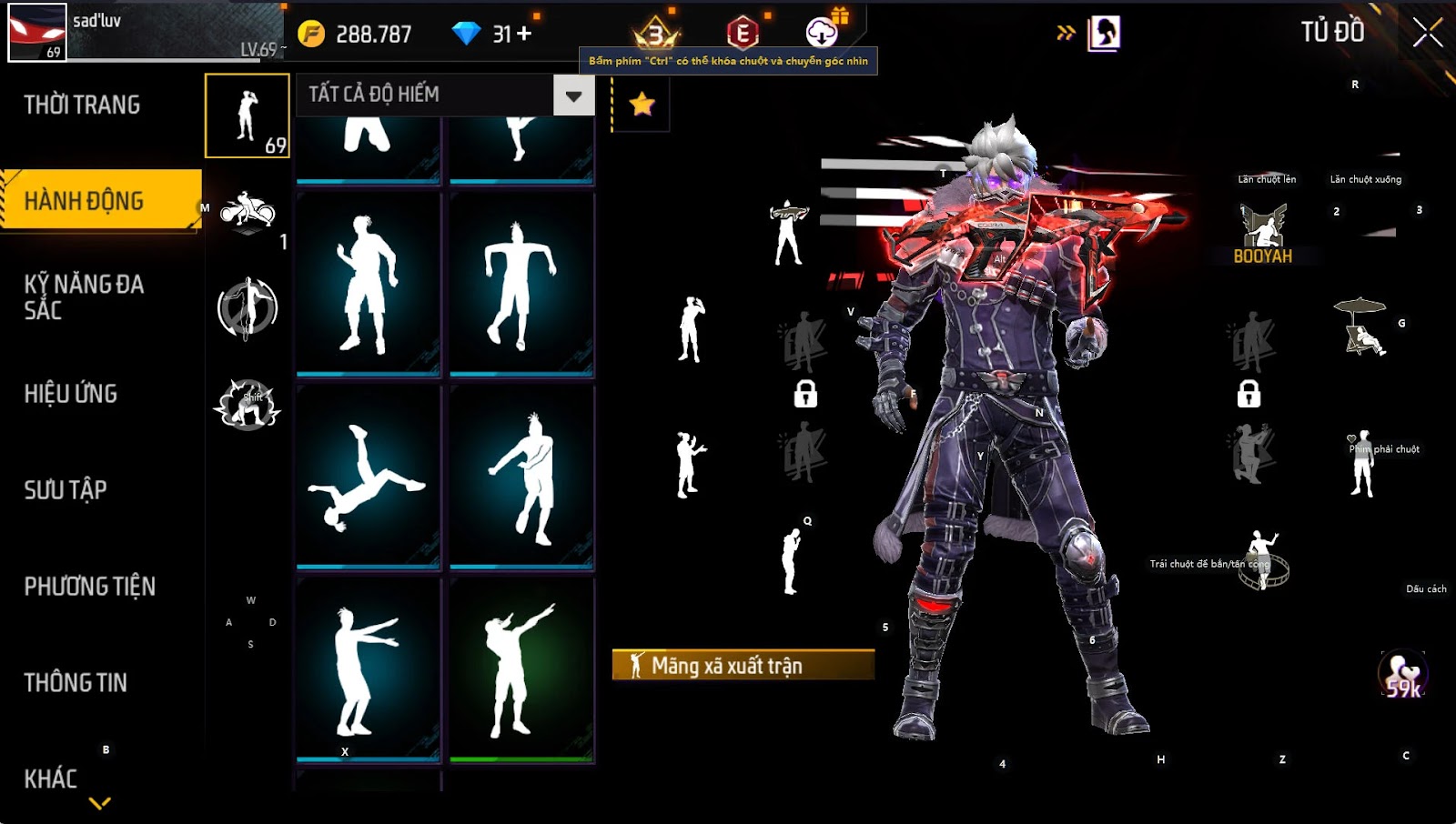Click the Mãng xã xuất trận banner

click(743, 665)
